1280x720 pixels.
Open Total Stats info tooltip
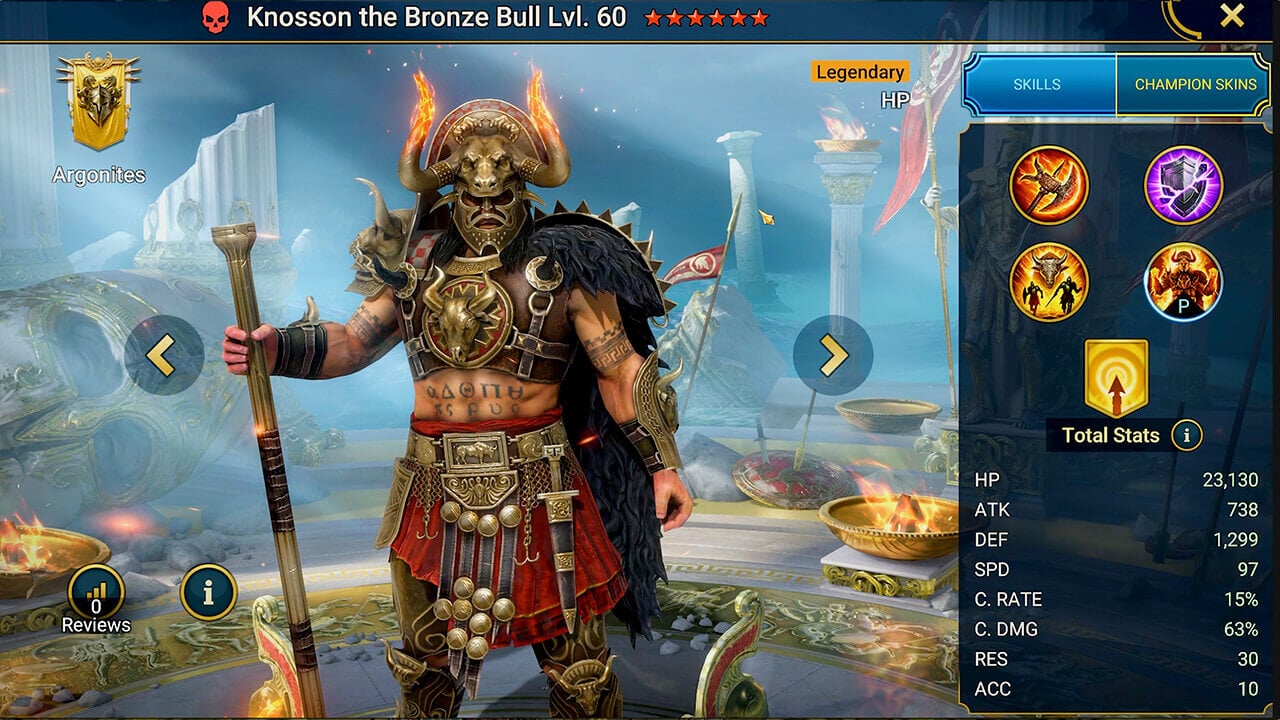point(1186,436)
